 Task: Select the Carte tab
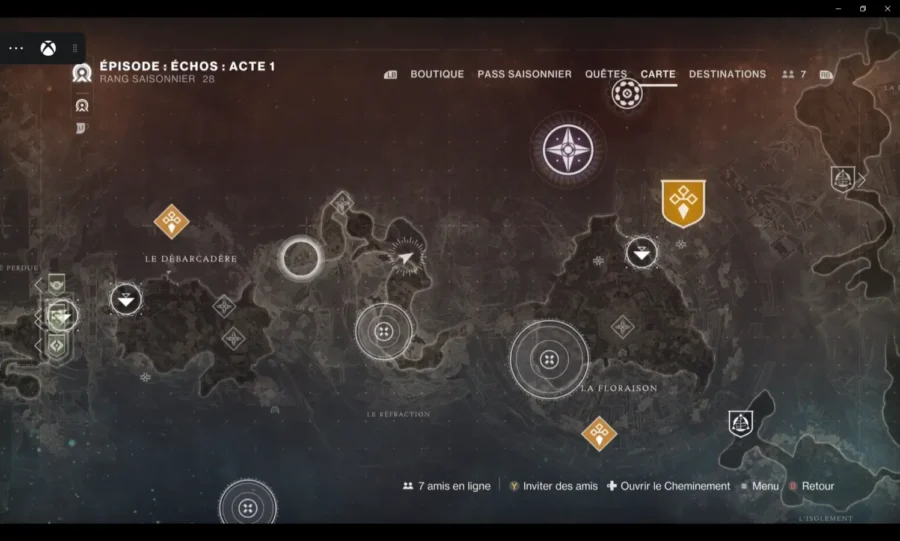pos(658,74)
